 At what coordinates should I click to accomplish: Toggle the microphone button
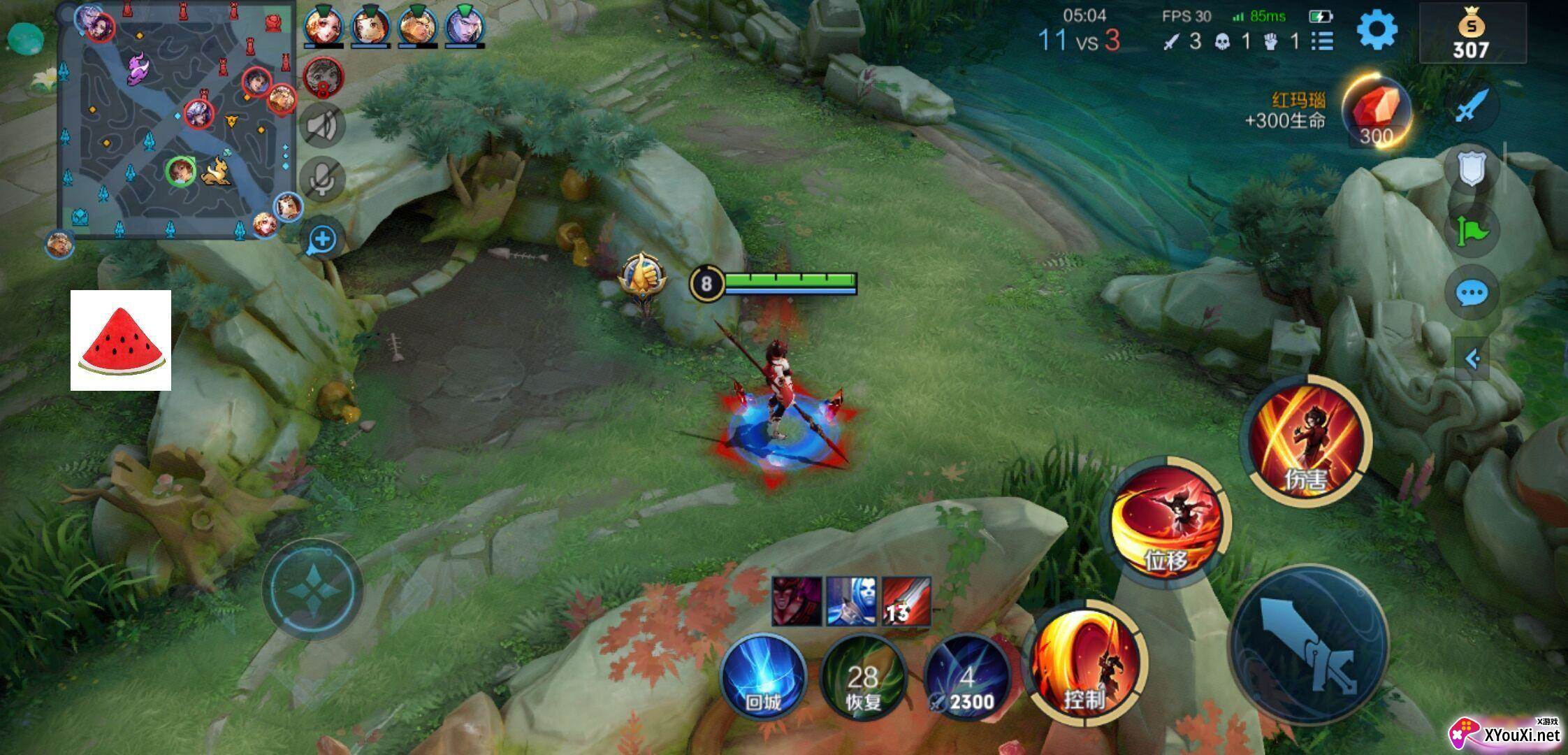pyautogui.click(x=322, y=180)
